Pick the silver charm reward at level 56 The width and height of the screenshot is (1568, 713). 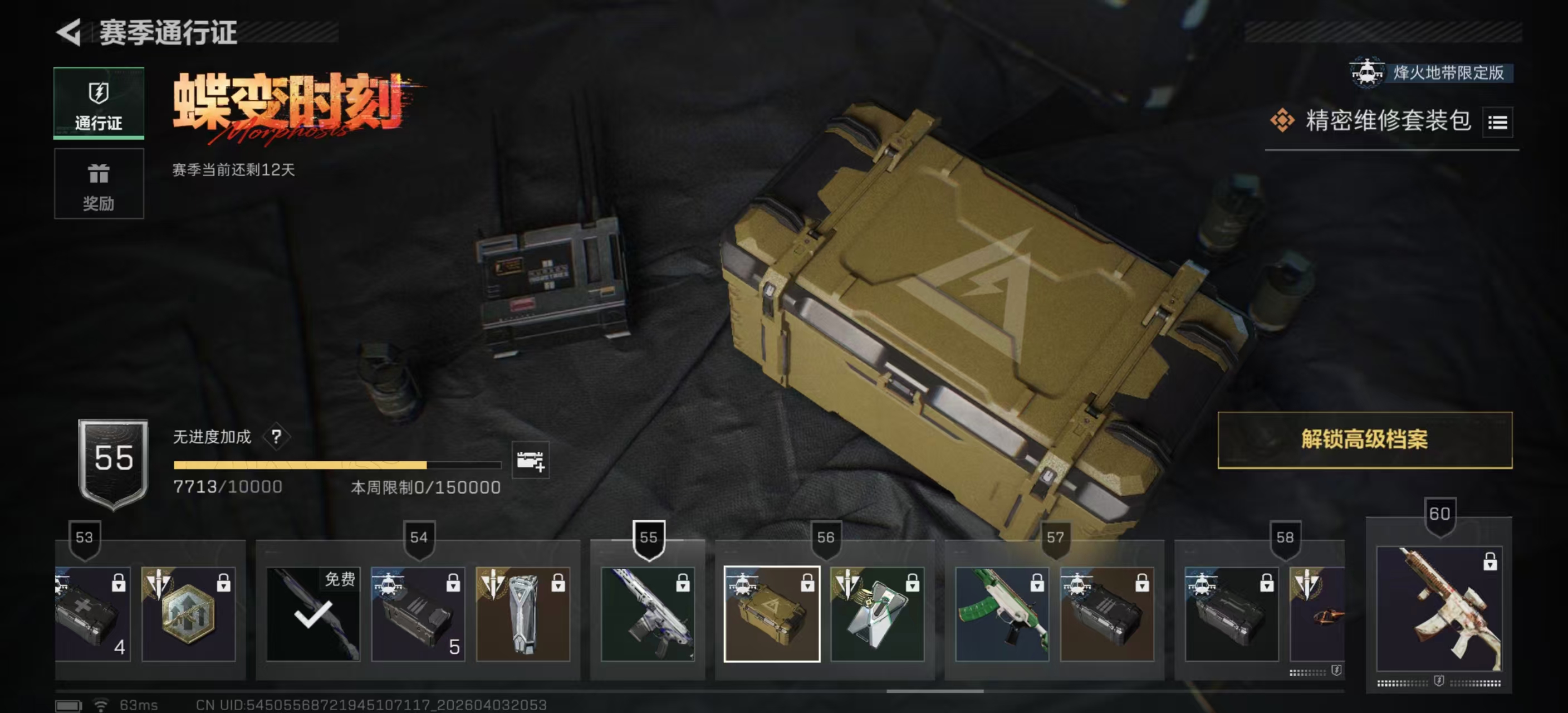[876, 614]
